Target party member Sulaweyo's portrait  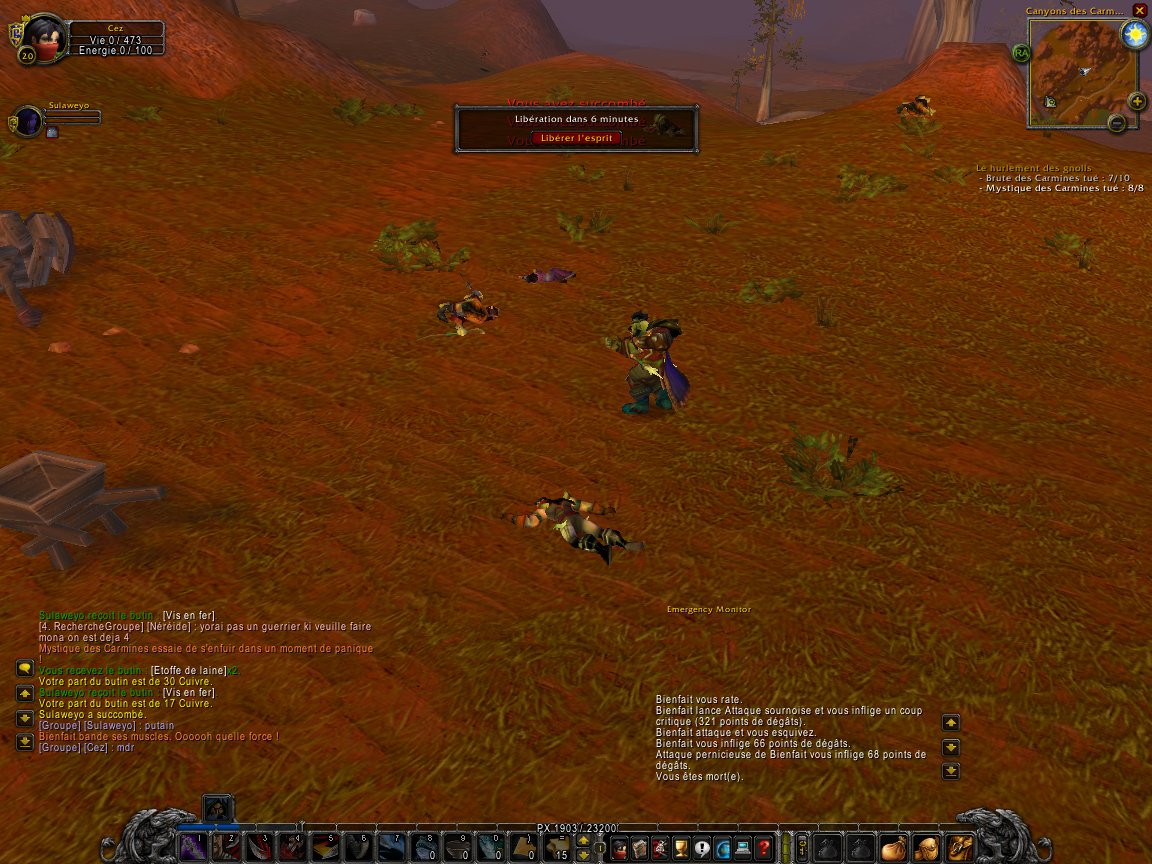28,122
